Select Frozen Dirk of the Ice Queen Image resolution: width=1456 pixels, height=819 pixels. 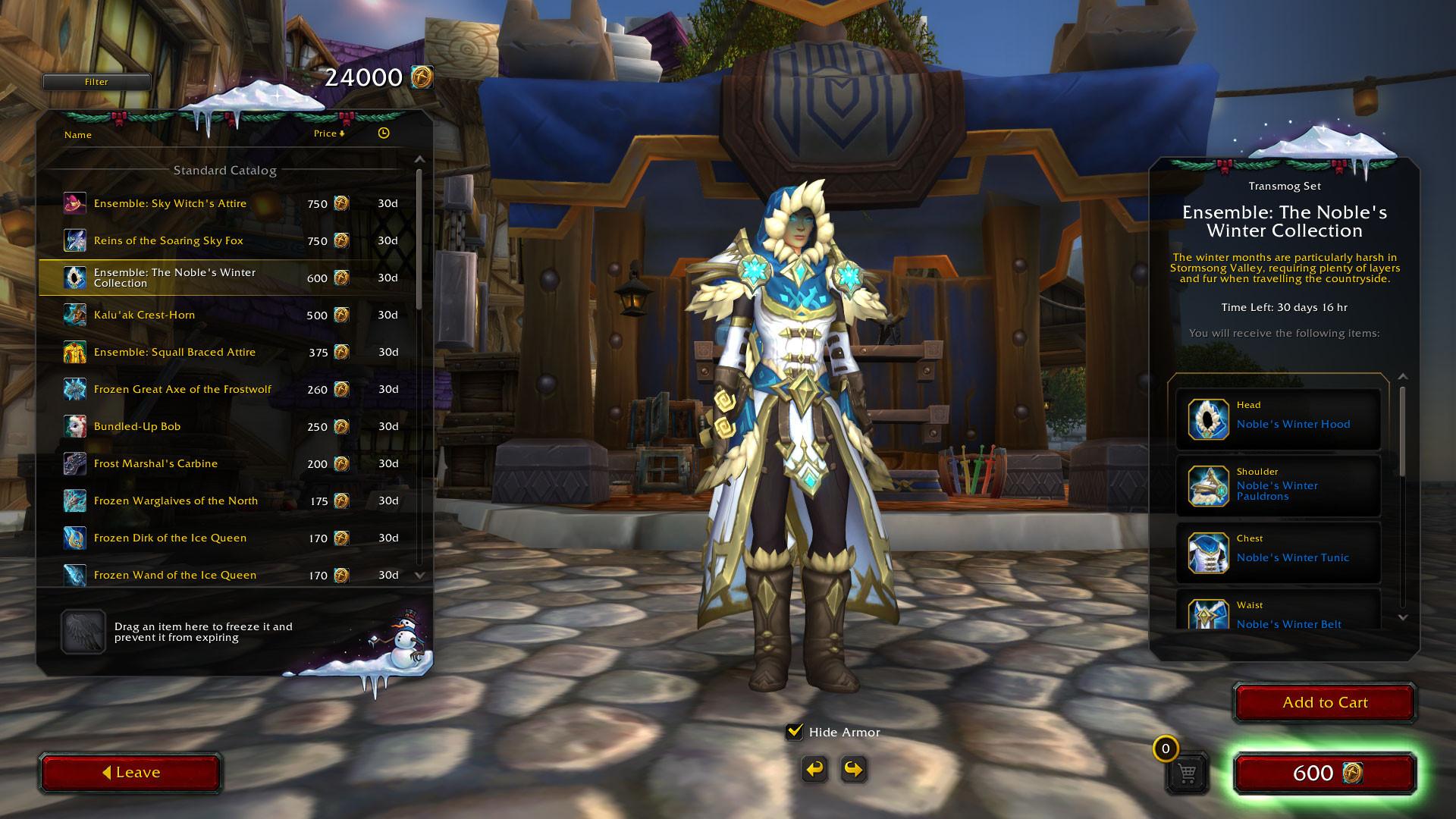pos(170,538)
